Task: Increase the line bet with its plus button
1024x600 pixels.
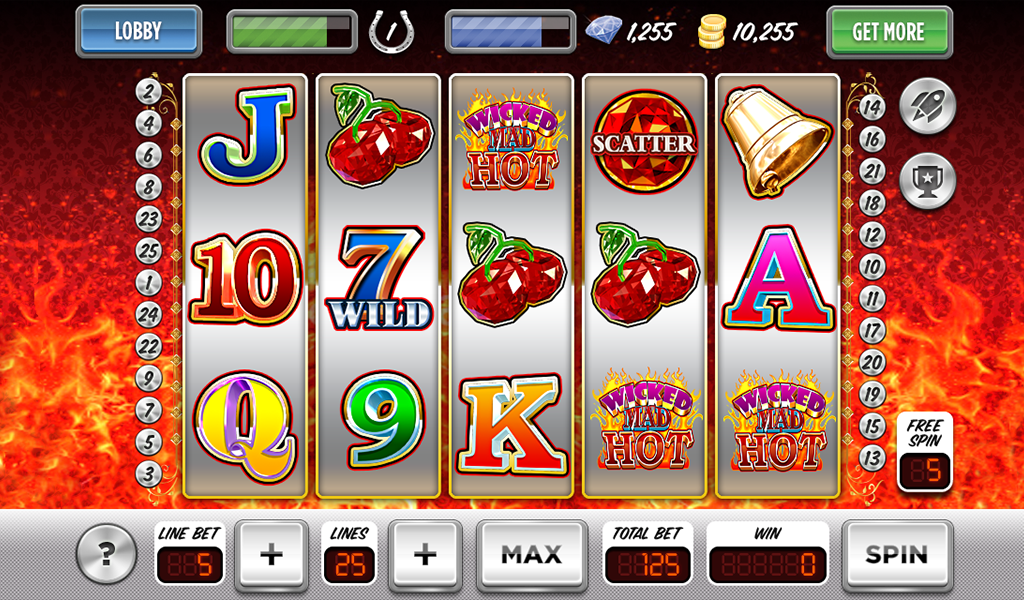Action: 271,554
